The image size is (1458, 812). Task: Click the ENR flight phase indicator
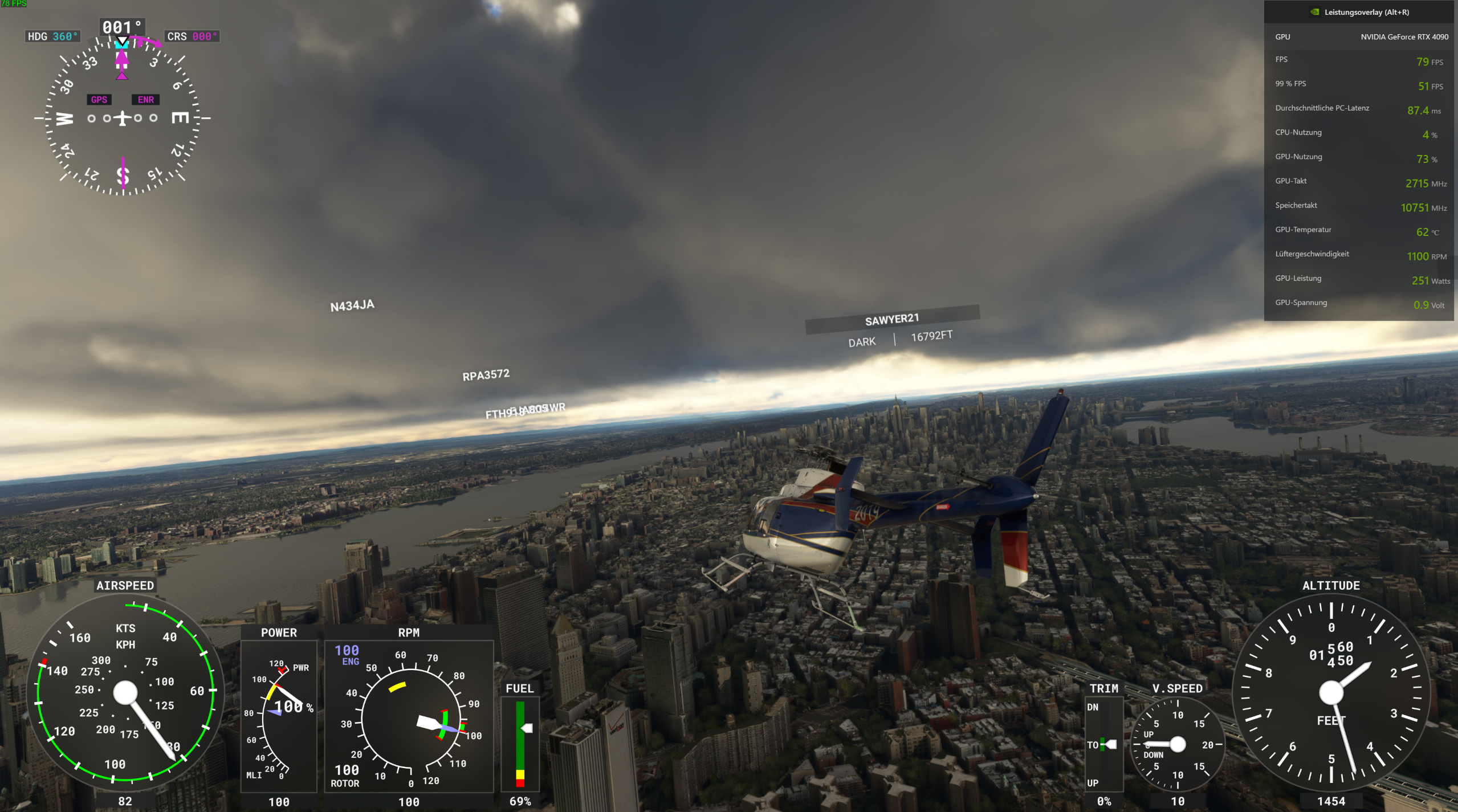tap(146, 99)
